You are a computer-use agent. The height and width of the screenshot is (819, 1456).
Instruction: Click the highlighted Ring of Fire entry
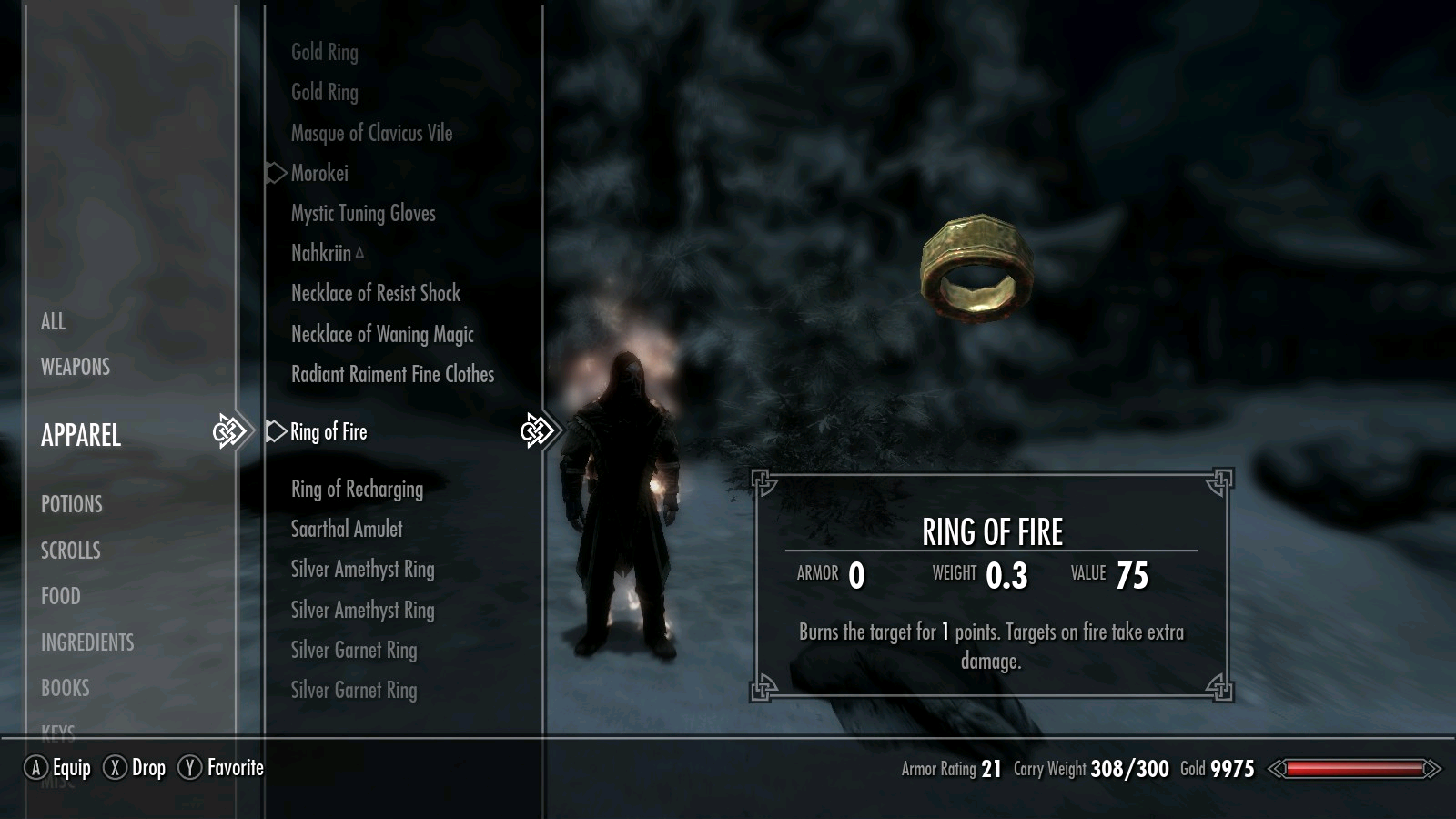[329, 431]
